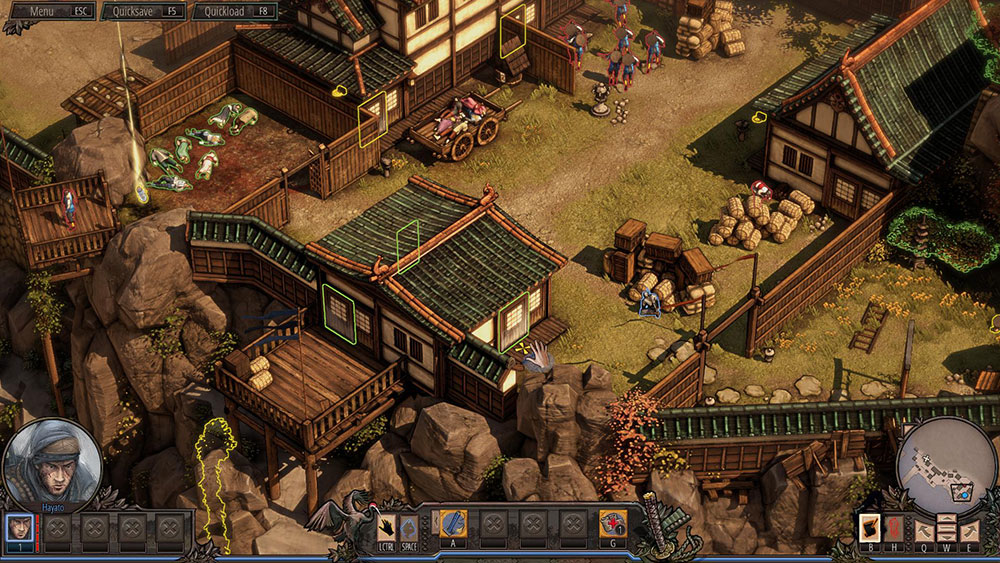Image resolution: width=1000 pixels, height=563 pixels.
Task: Click the middle camera button between the rotate arrows
Action: [x=945, y=526]
